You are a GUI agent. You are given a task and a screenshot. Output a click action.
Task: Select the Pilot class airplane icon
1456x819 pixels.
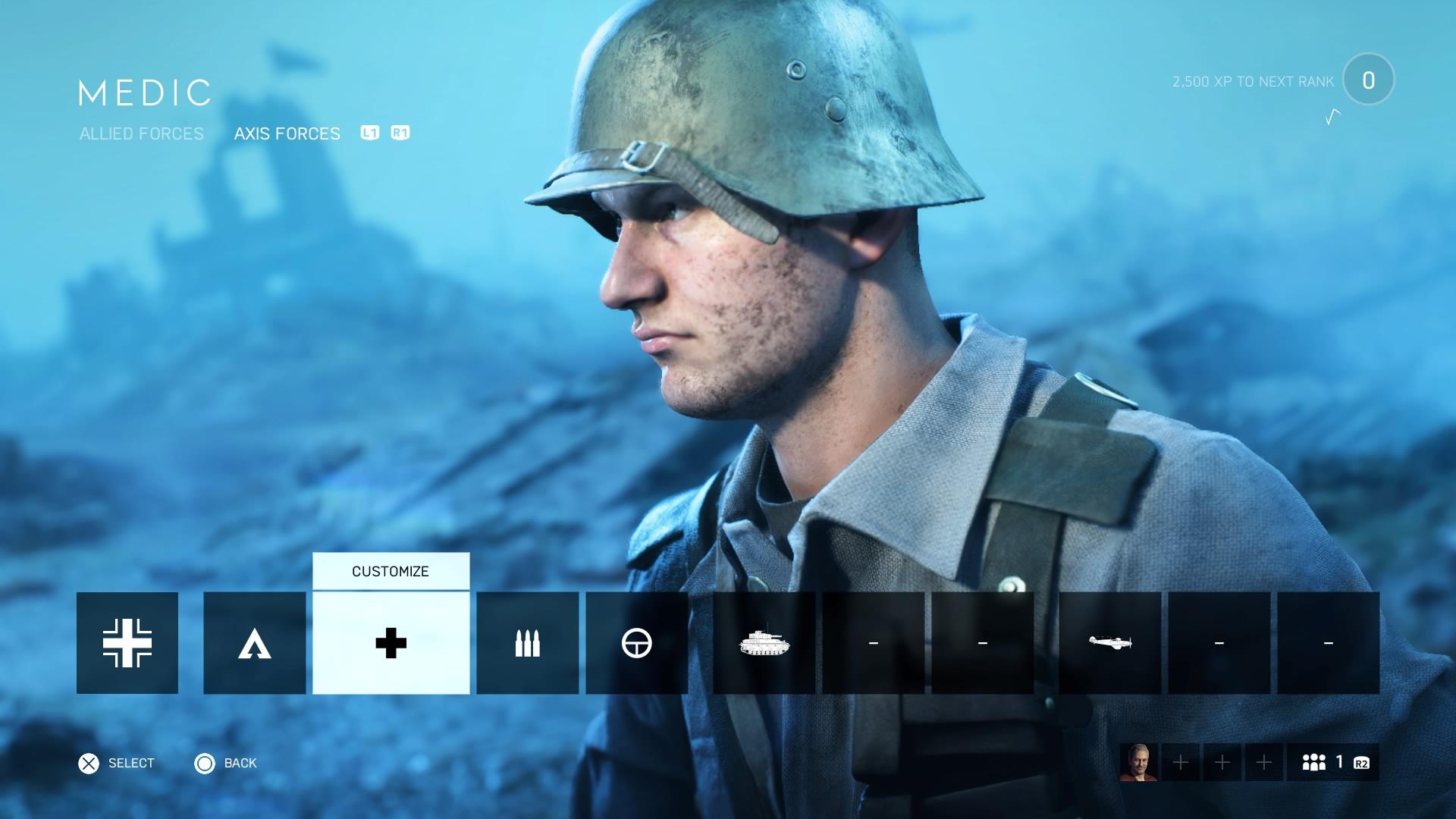click(1110, 643)
